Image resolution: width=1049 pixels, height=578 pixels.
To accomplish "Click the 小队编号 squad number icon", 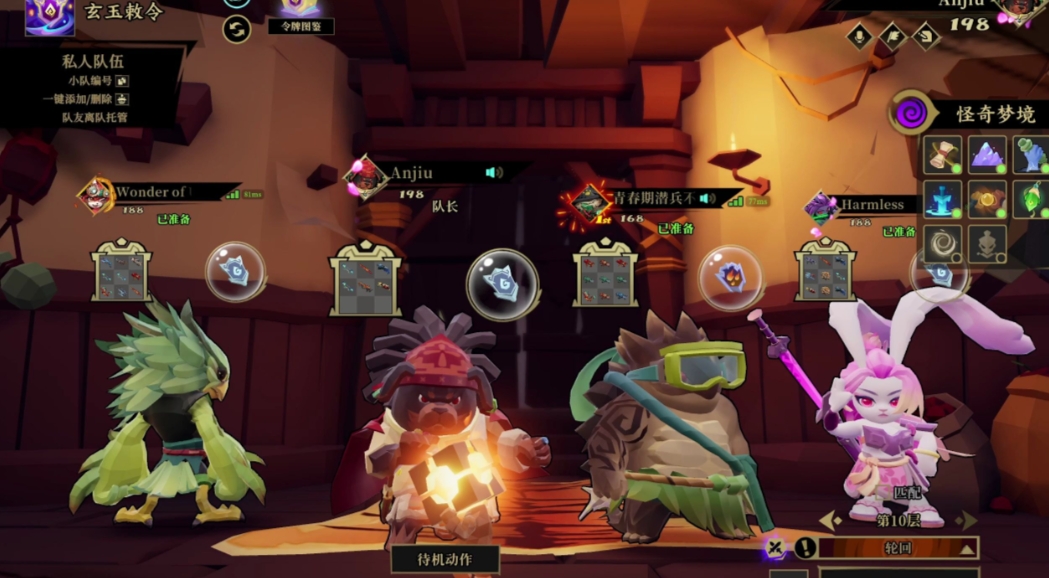I will (x=122, y=81).
